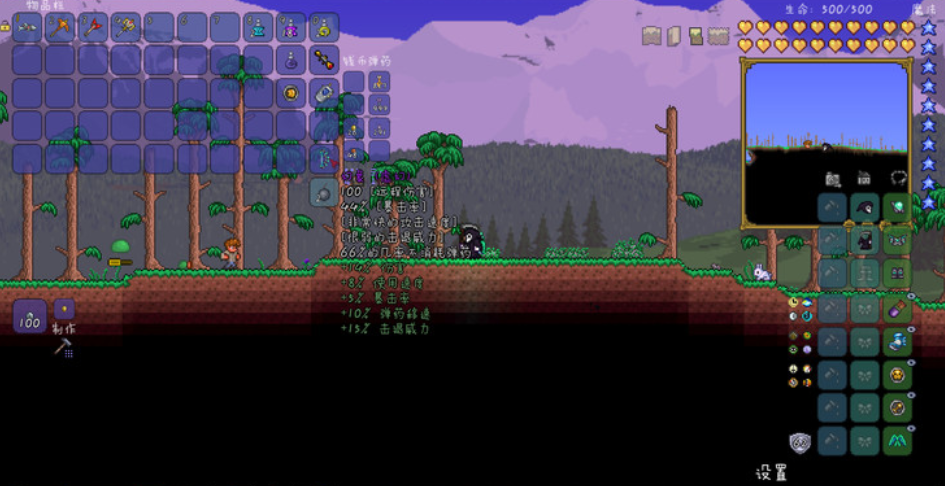Click the defense shield icon
This screenshot has width=945, height=486.
(x=799, y=441)
